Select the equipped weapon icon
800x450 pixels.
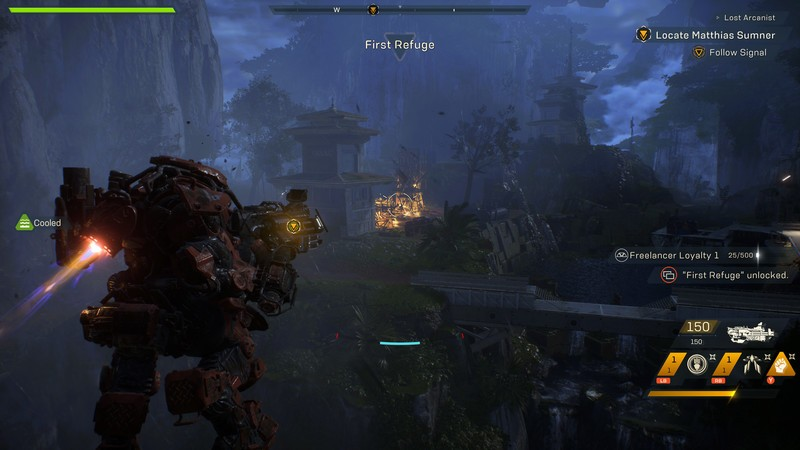tap(753, 333)
